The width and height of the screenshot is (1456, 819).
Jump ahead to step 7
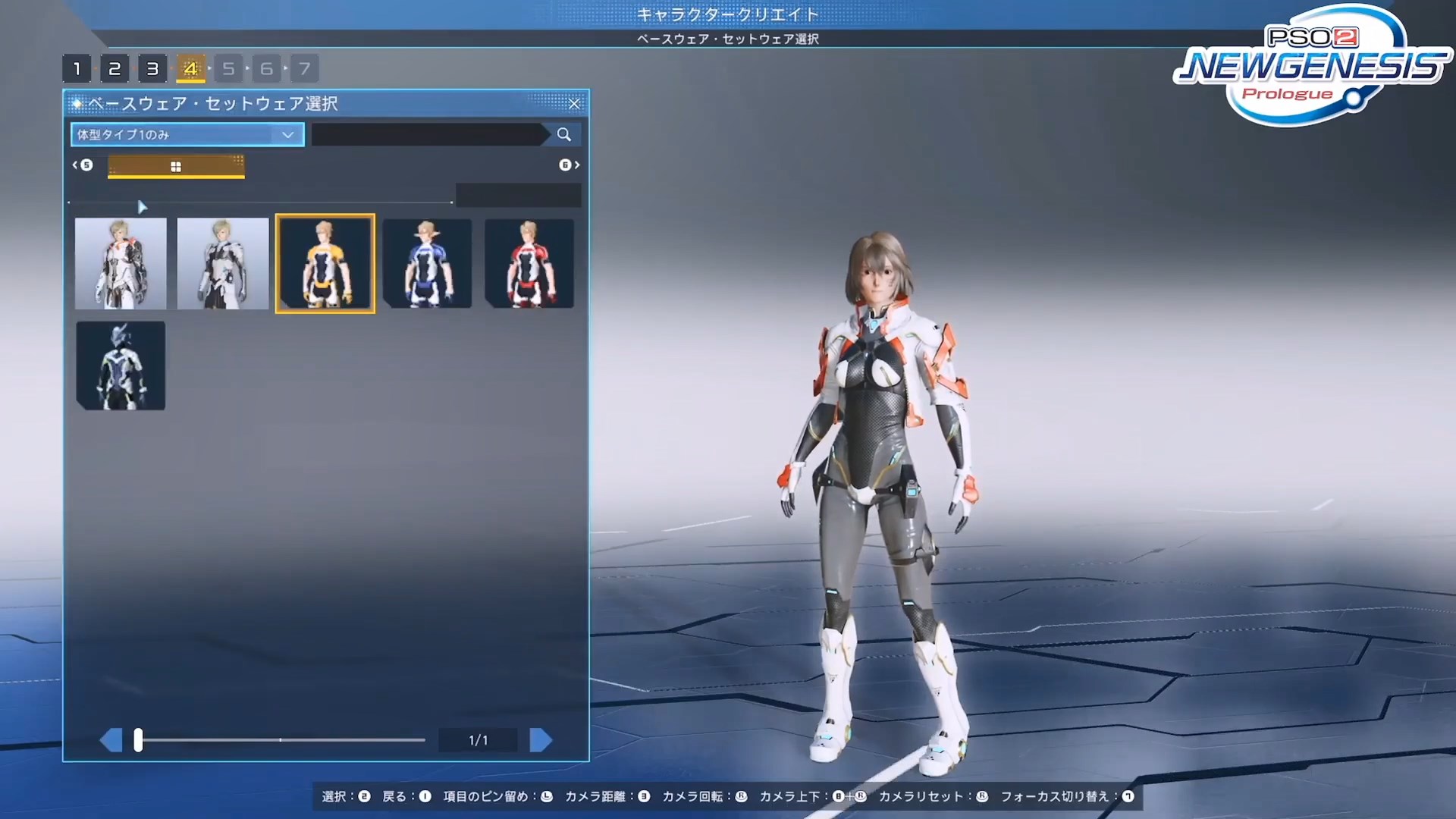[304, 68]
